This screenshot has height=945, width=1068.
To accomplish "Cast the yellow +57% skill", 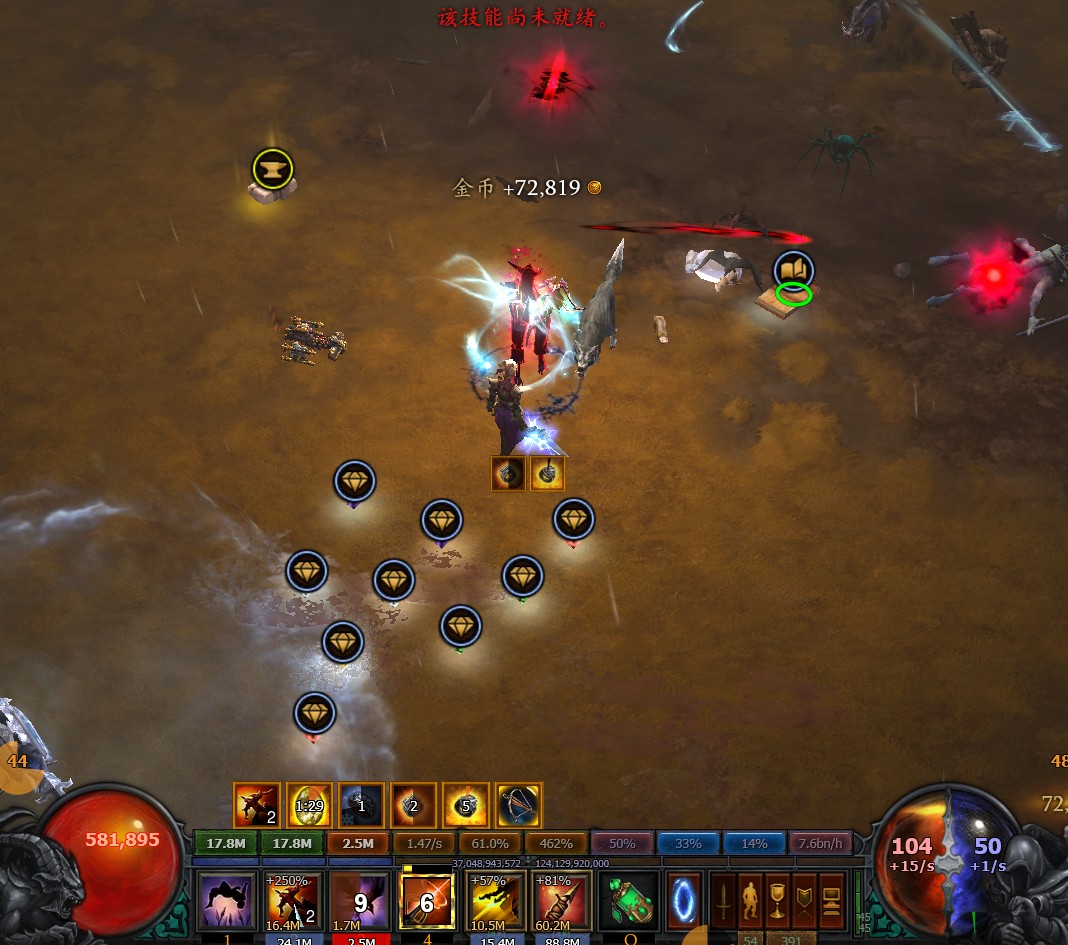I will point(495,900).
